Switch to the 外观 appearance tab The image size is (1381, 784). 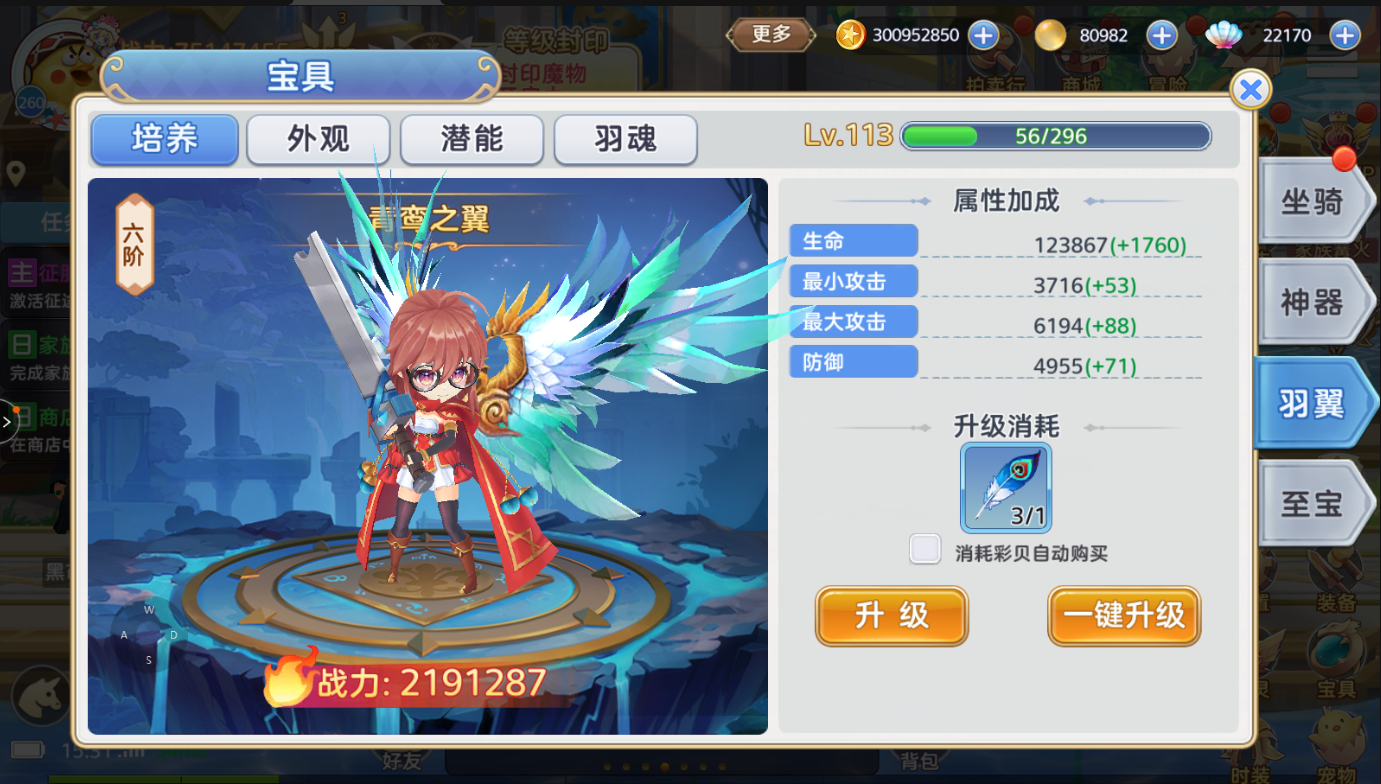pos(318,140)
